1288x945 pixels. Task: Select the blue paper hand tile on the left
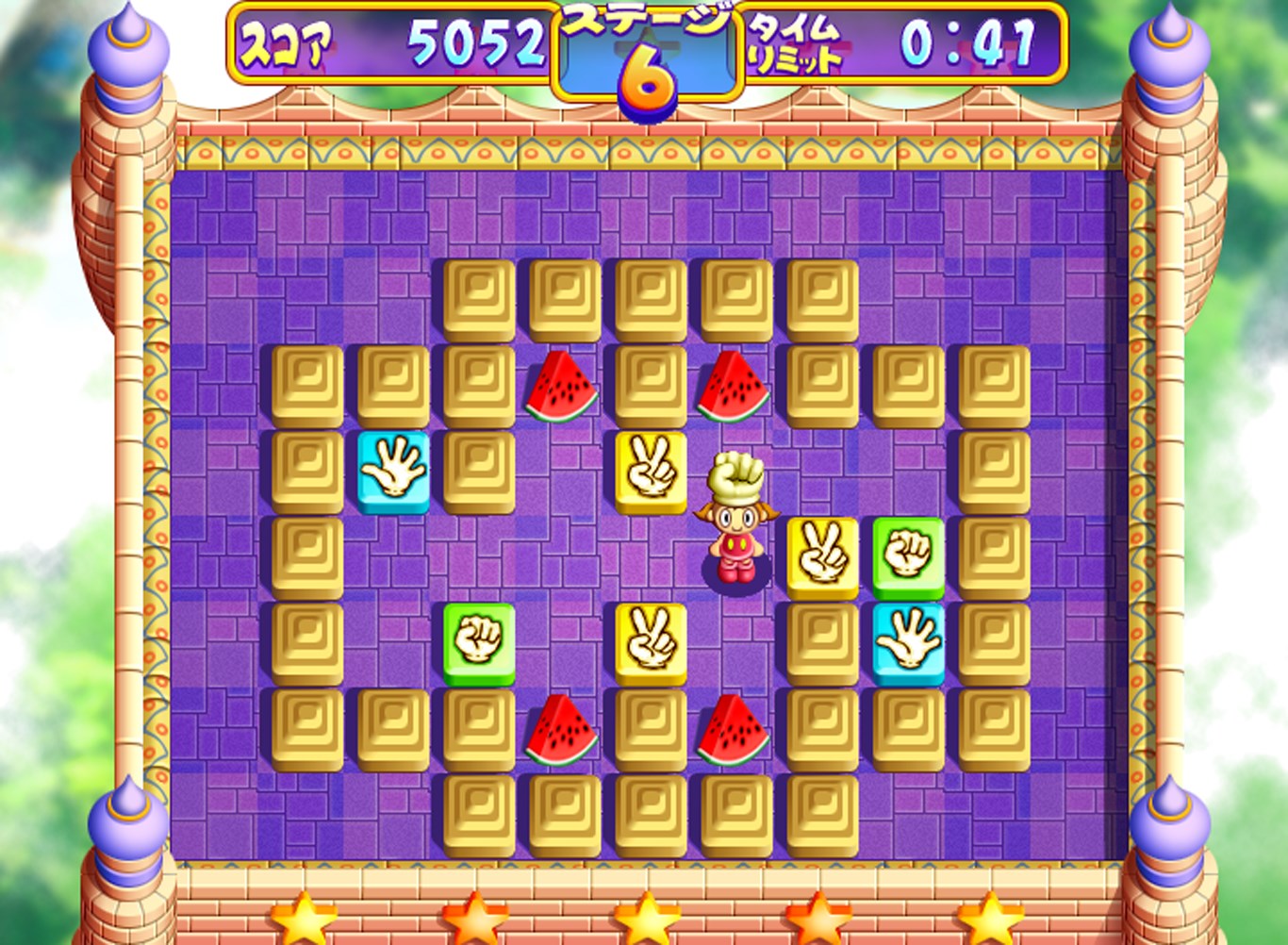[391, 472]
